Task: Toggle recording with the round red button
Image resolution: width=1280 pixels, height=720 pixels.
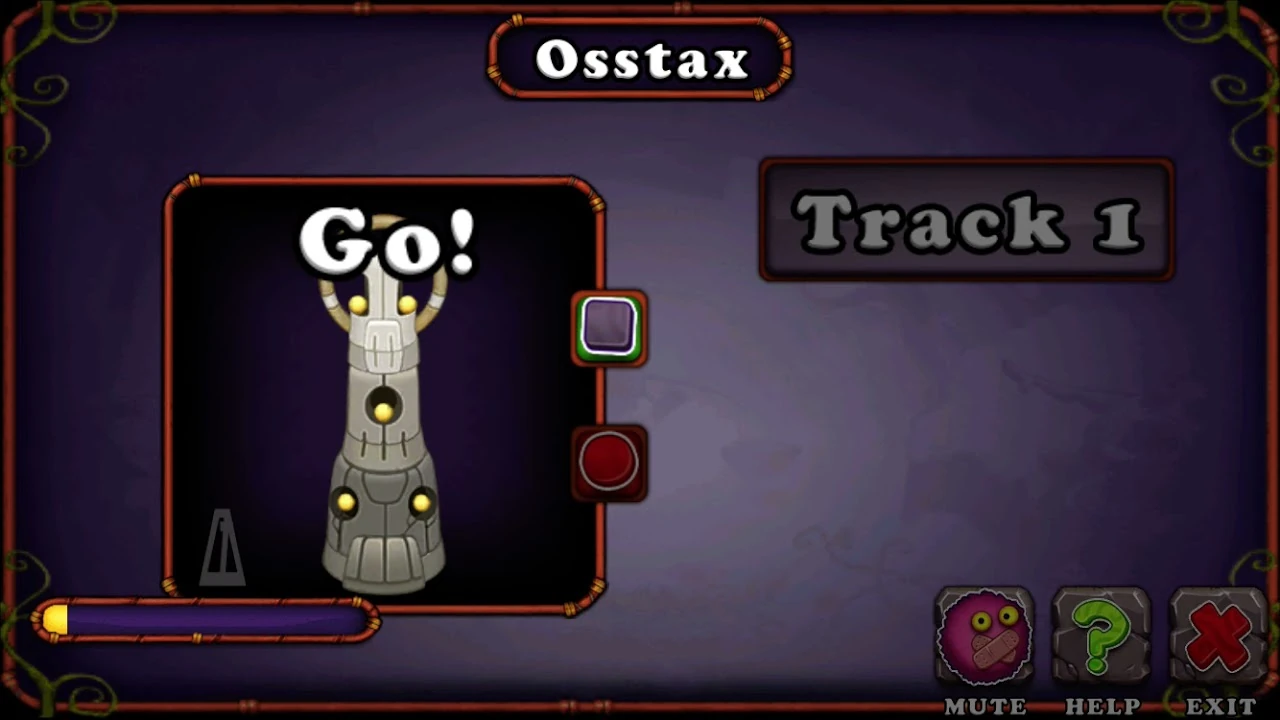Action: [610, 462]
